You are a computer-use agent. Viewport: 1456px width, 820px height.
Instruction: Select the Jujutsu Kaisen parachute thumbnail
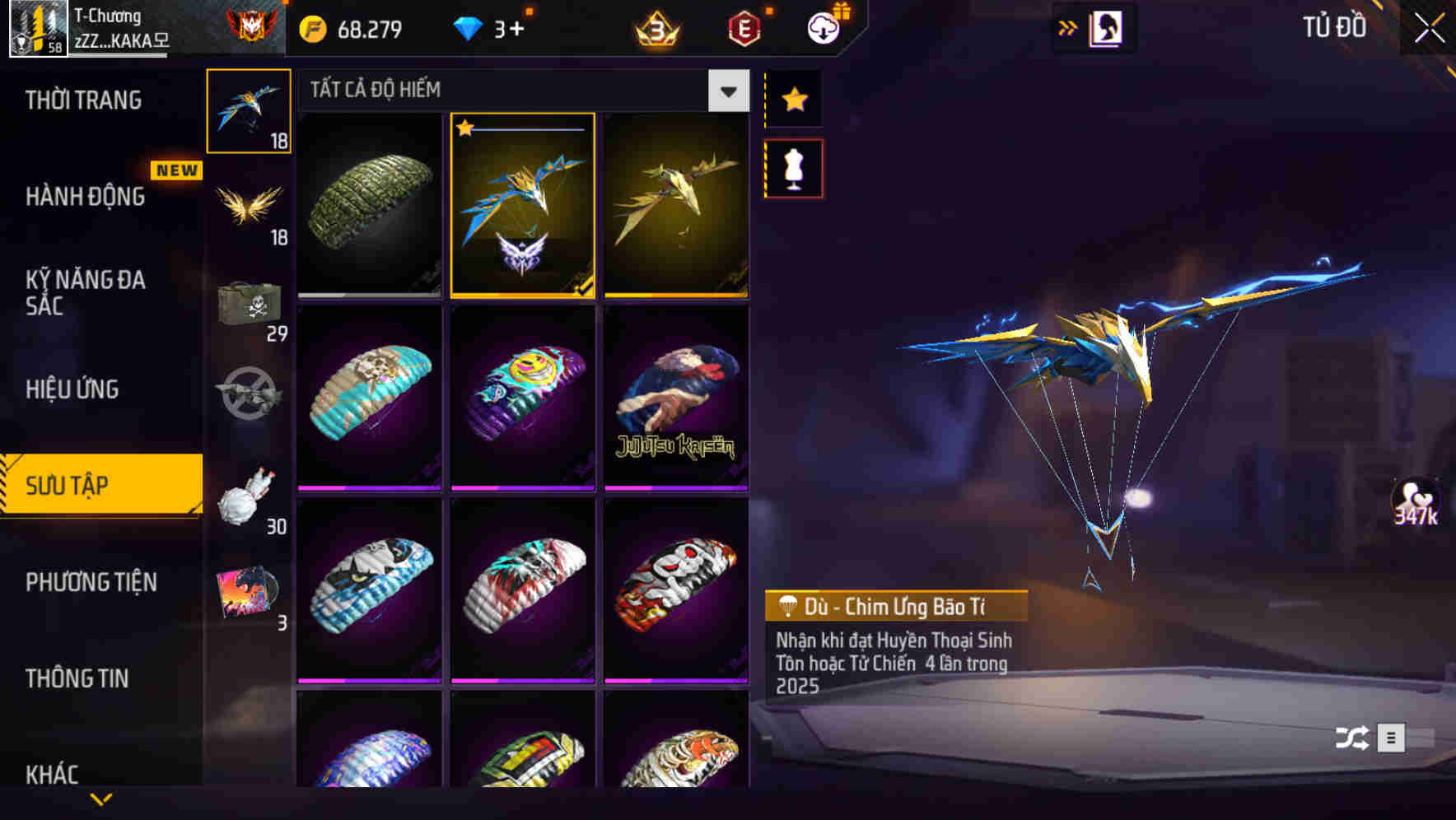pos(677,398)
